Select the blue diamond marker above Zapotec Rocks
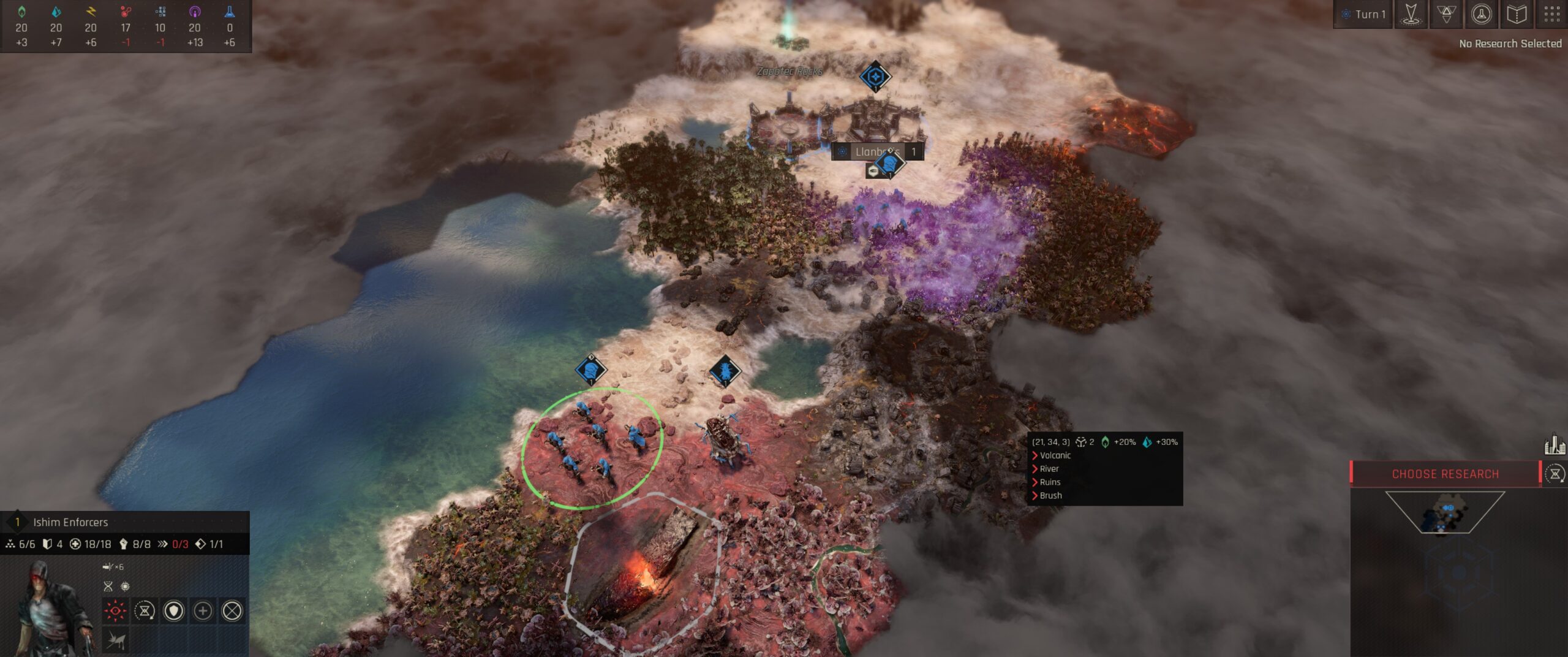1568x657 pixels. coord(875,77)
